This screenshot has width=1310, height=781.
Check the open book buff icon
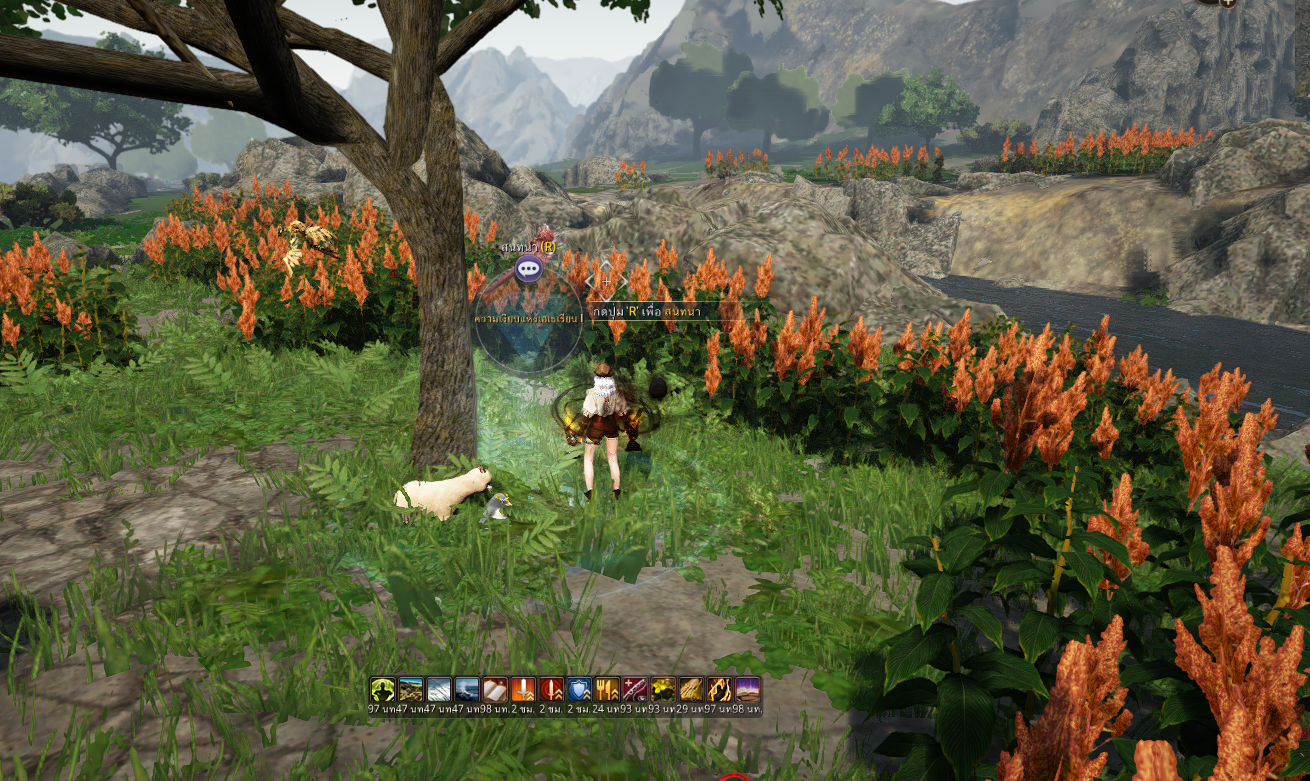pos(495,689)
